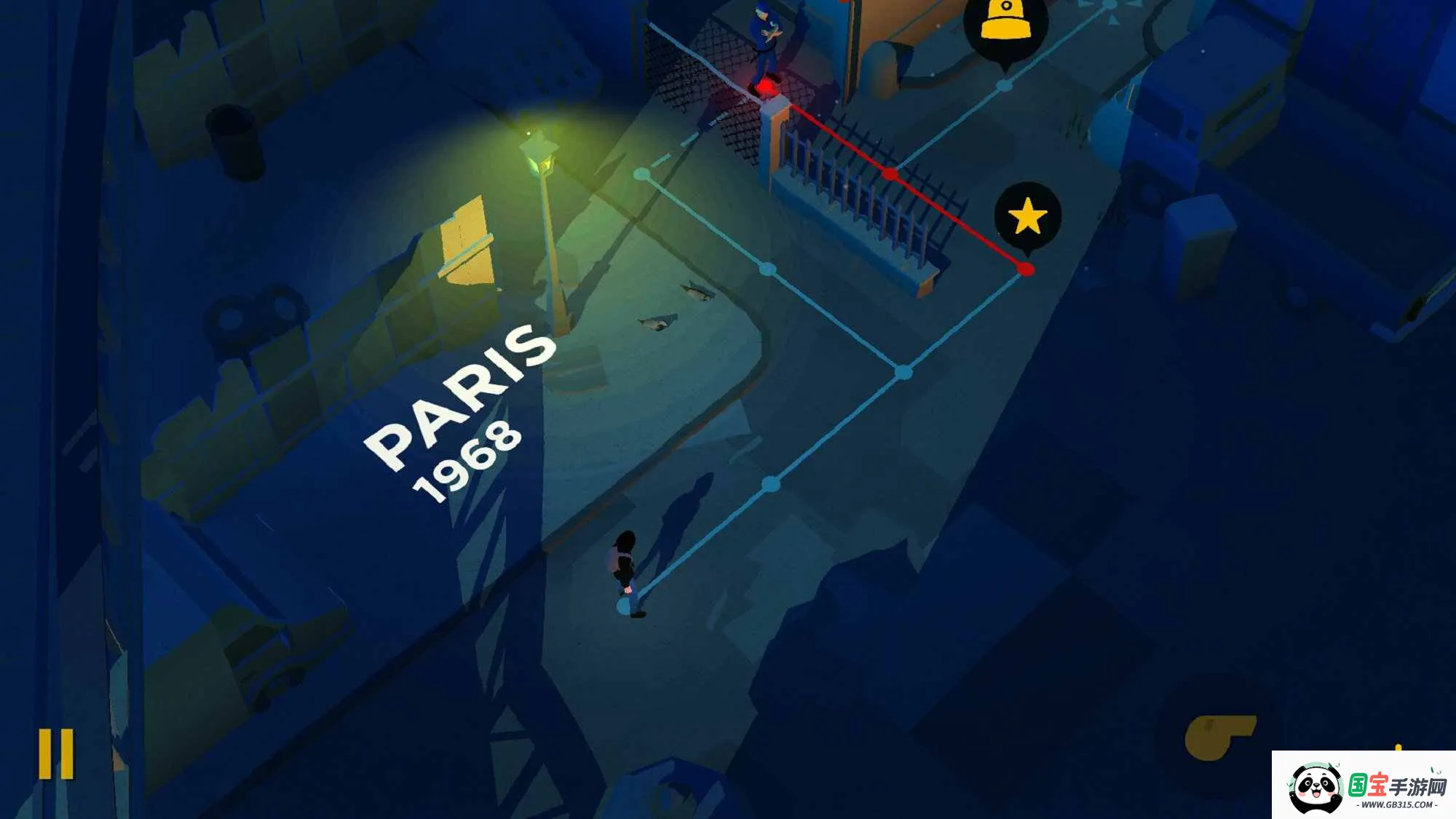The image size is (1456, 819).
Task: Pause the game with the yellow bars
Action: [x=56, y=753]
